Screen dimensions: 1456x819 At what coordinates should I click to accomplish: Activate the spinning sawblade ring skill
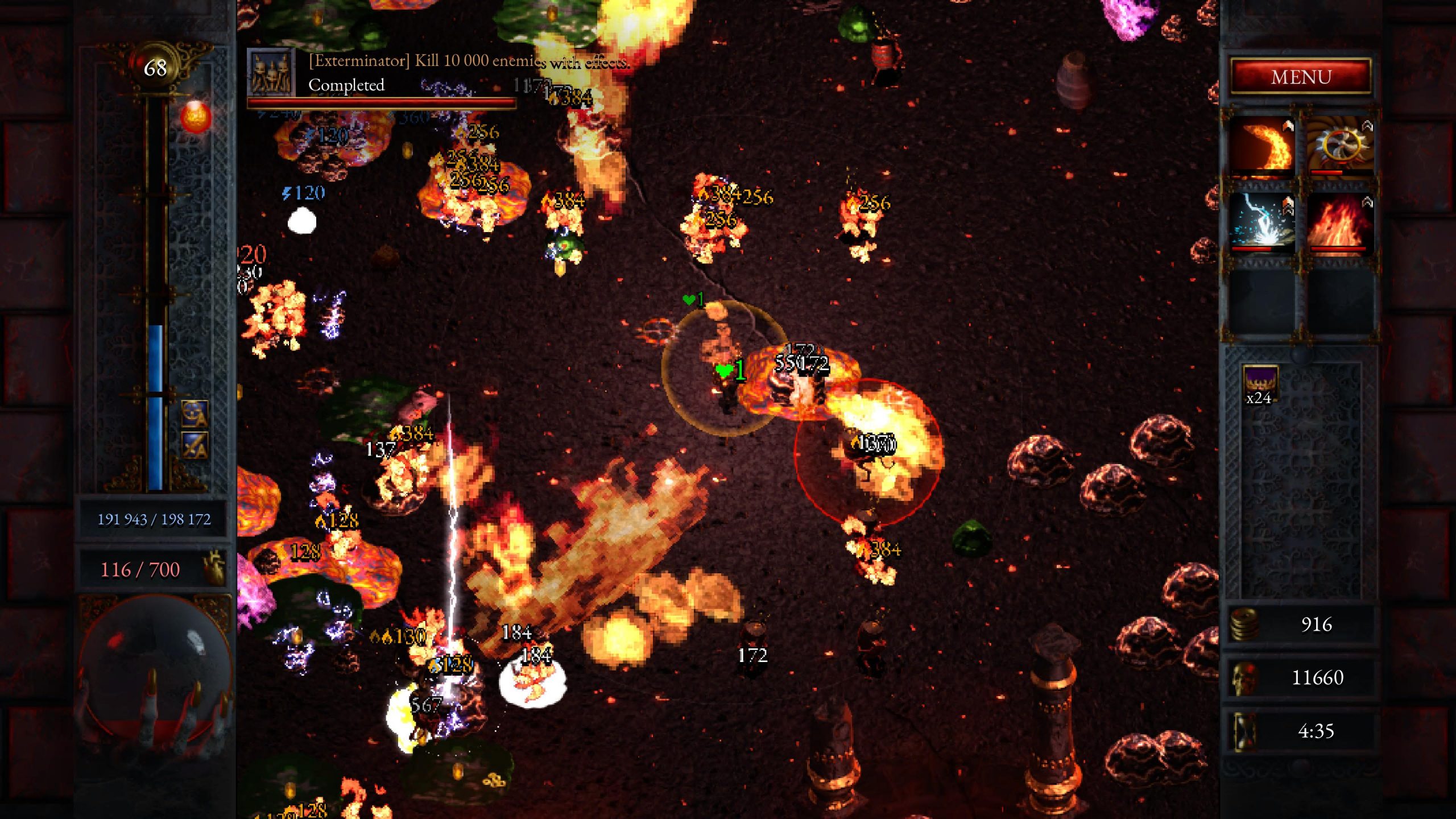(x=1341, y=146)
